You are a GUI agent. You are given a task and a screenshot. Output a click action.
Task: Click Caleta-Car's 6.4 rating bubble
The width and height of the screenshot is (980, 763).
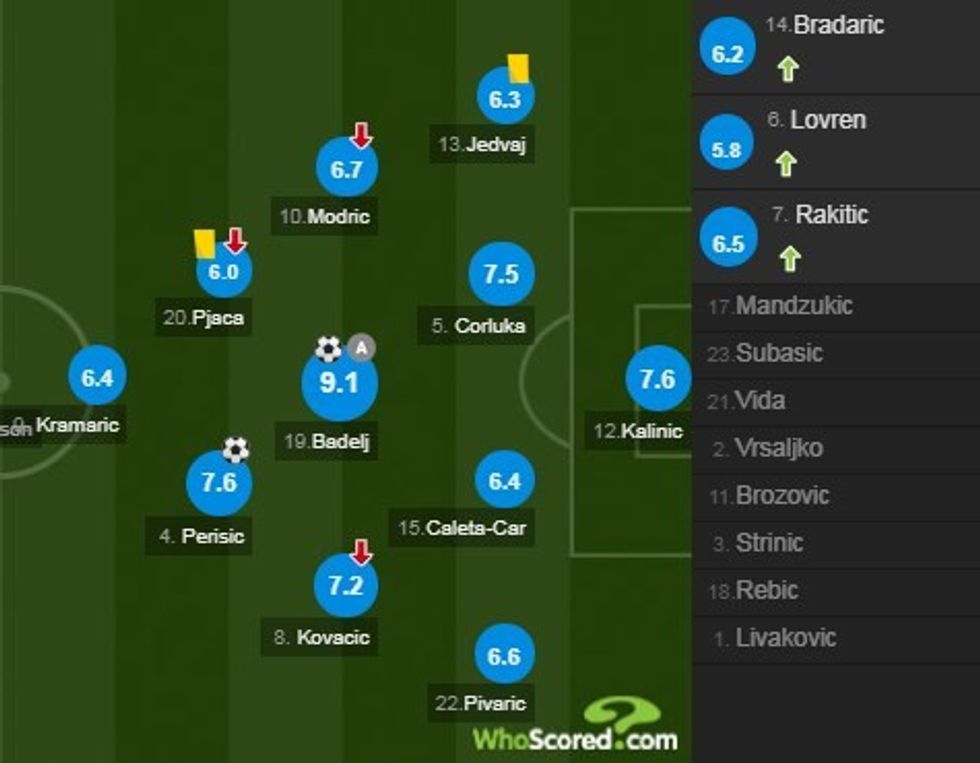[504, 481]
